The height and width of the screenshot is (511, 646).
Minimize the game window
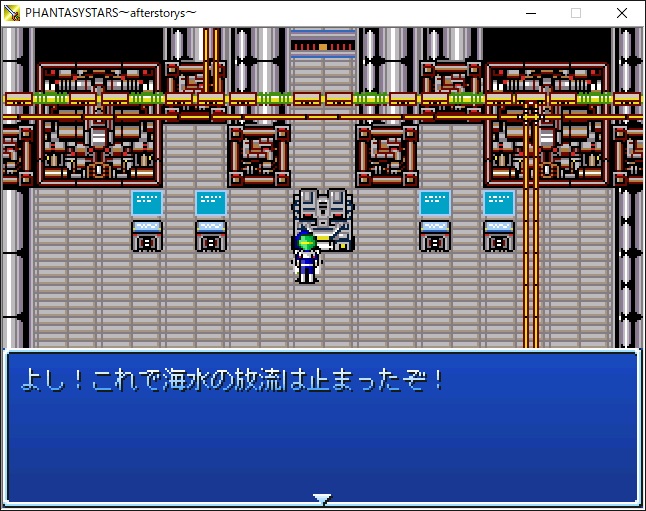[529, 13]
